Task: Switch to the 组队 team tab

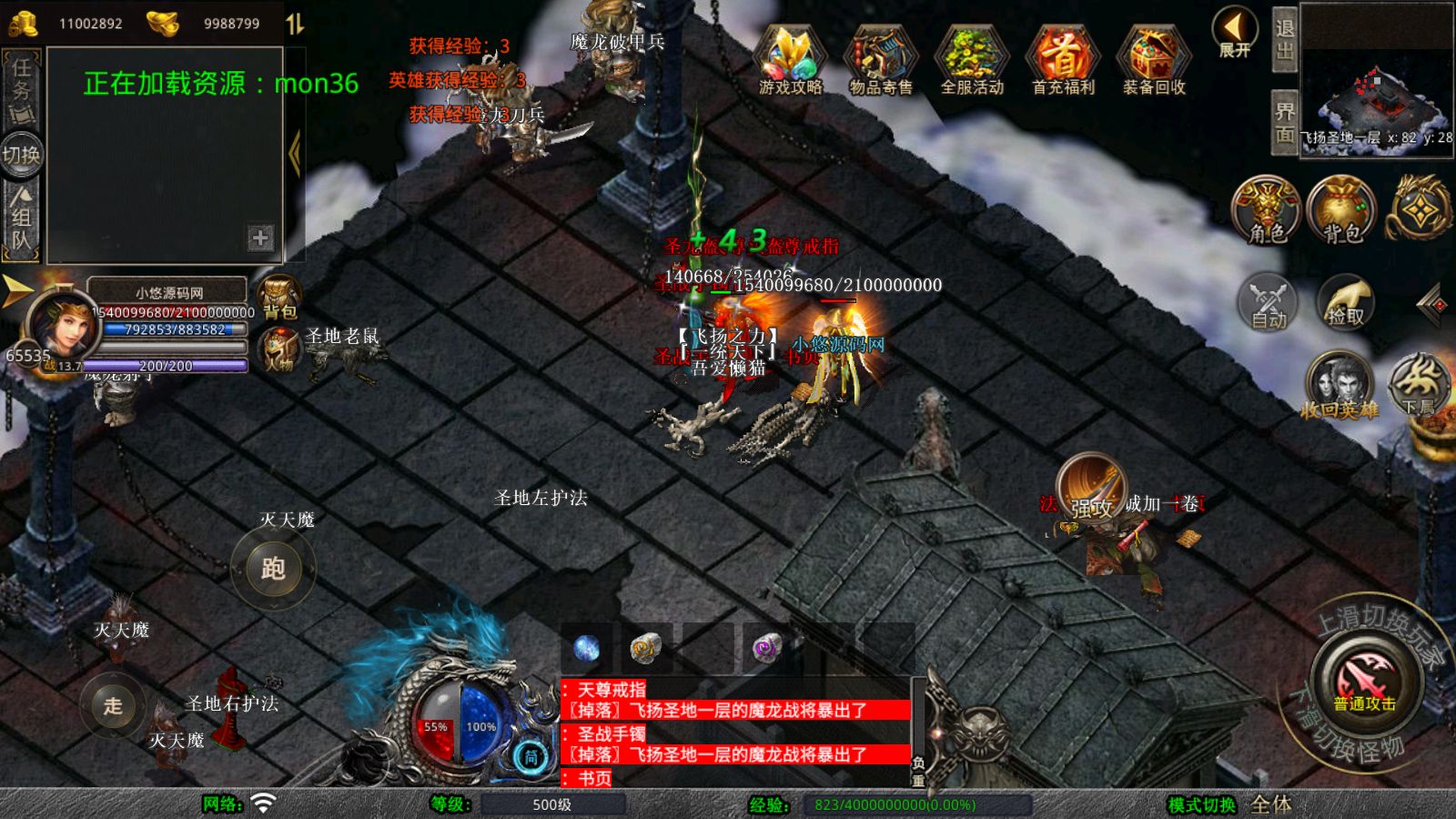Action: [x=22, y=218]
